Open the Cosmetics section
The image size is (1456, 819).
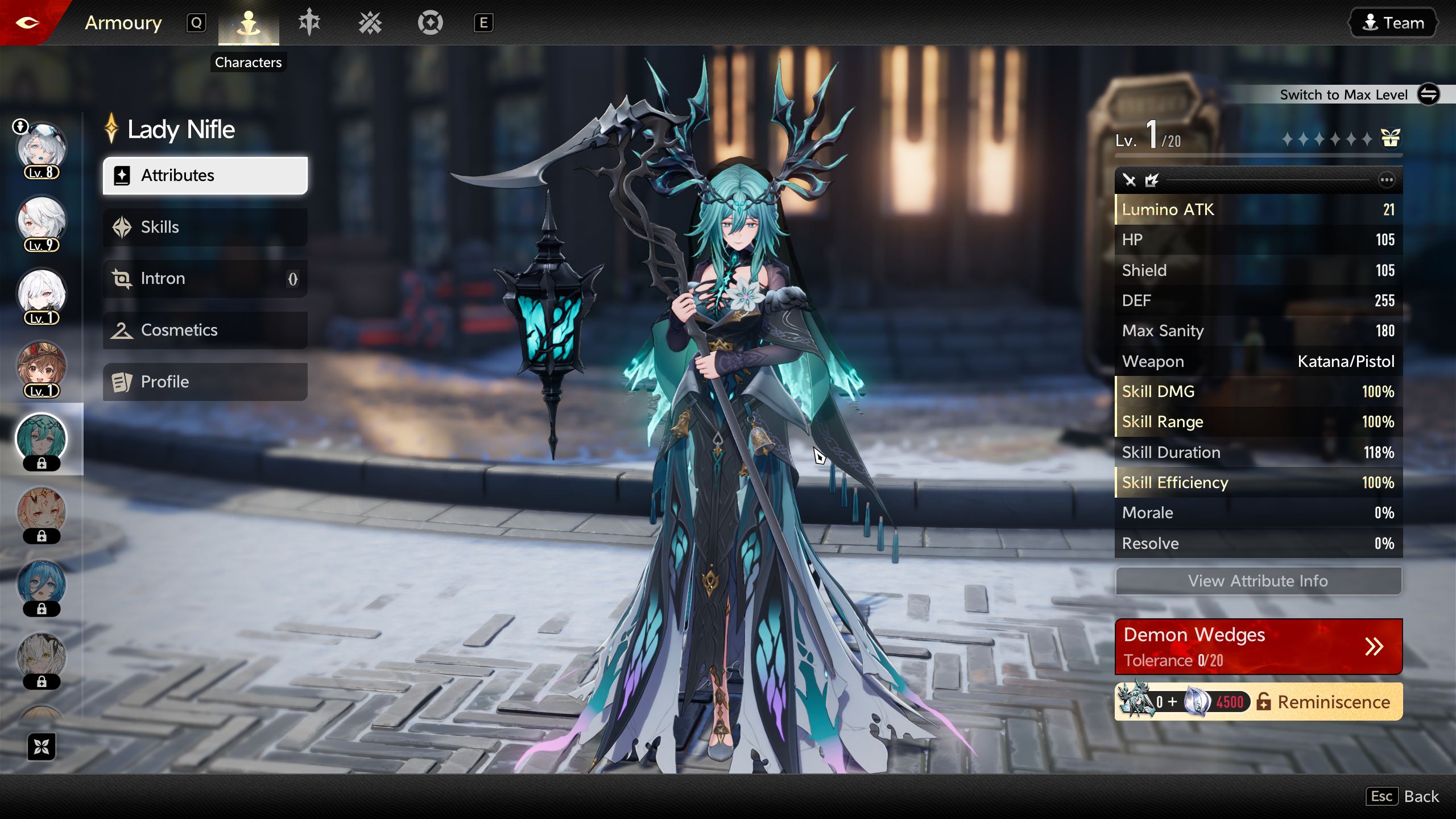[205, 330]
